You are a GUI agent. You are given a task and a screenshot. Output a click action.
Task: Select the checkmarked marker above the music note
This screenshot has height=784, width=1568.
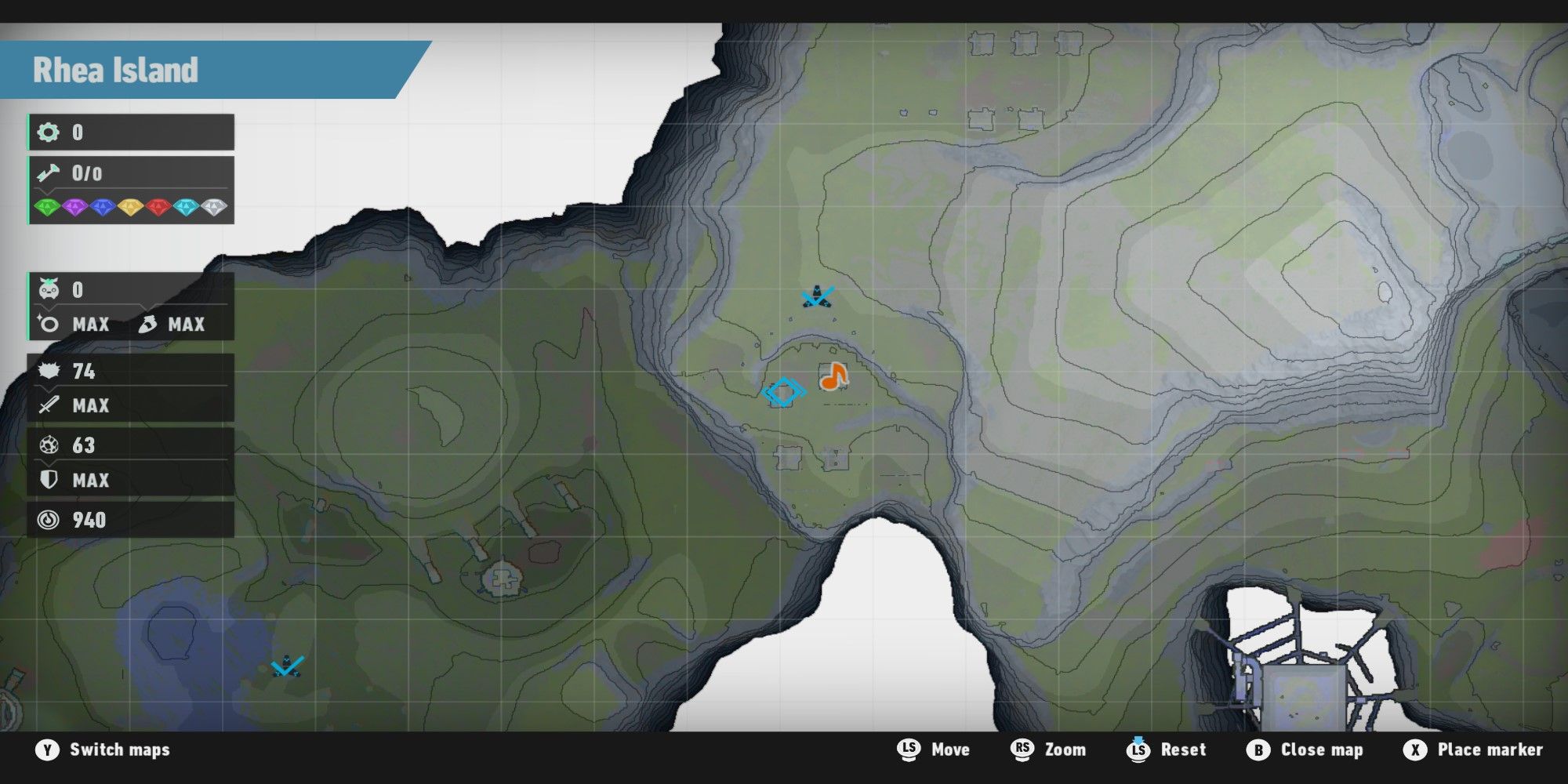[x=817, y=297]
